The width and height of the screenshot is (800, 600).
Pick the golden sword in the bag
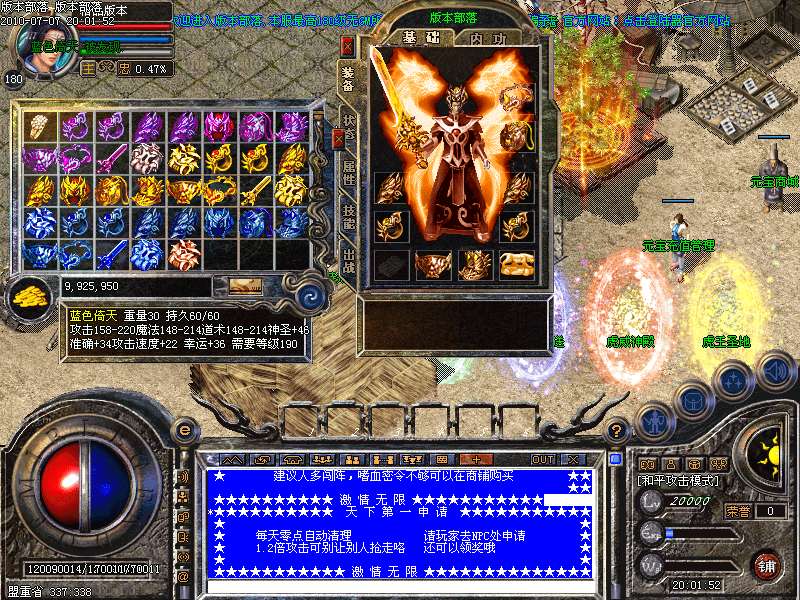256,190
